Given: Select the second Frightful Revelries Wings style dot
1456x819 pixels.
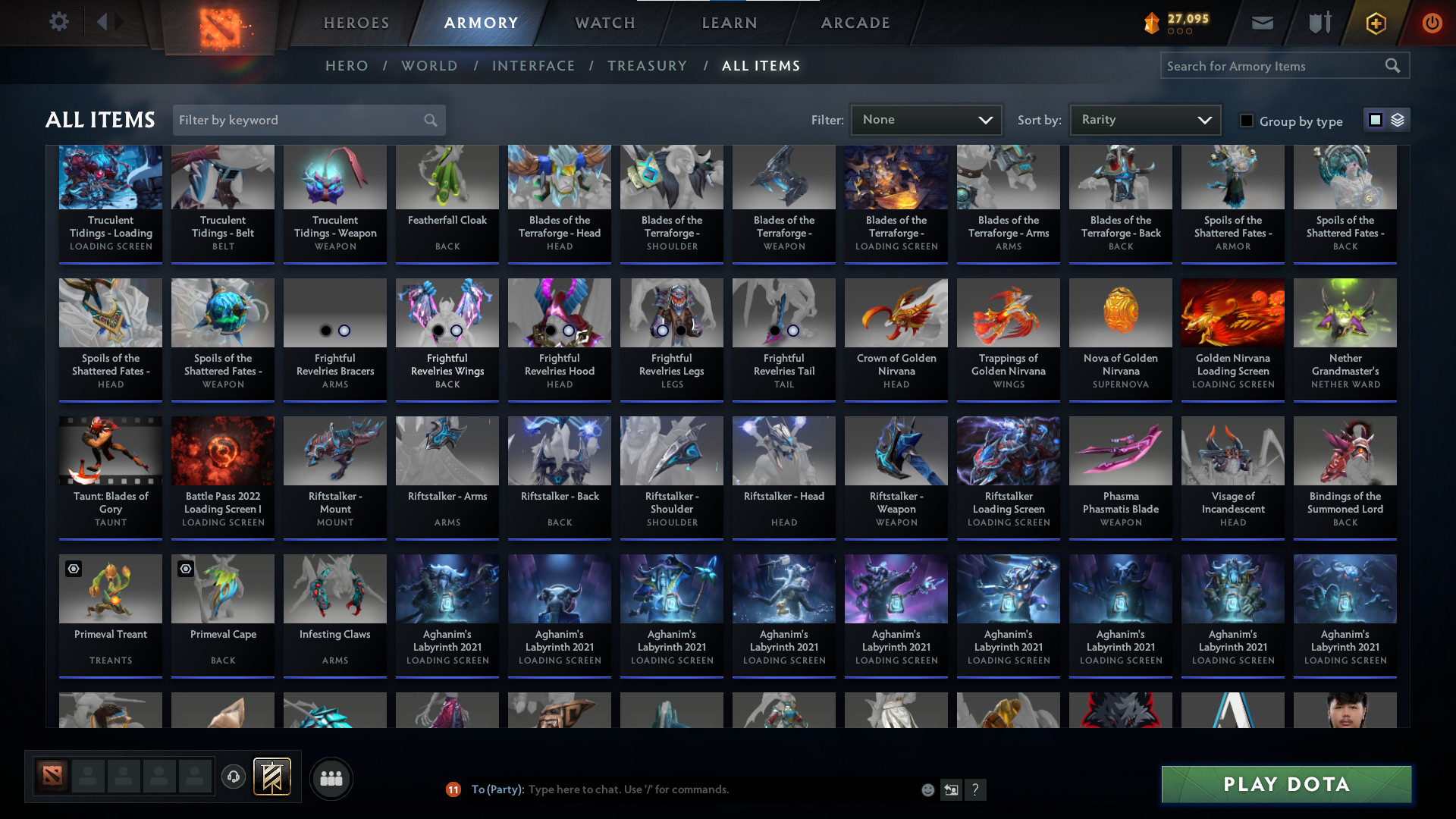Looking at the screenshot, I should tap(457, 330).
